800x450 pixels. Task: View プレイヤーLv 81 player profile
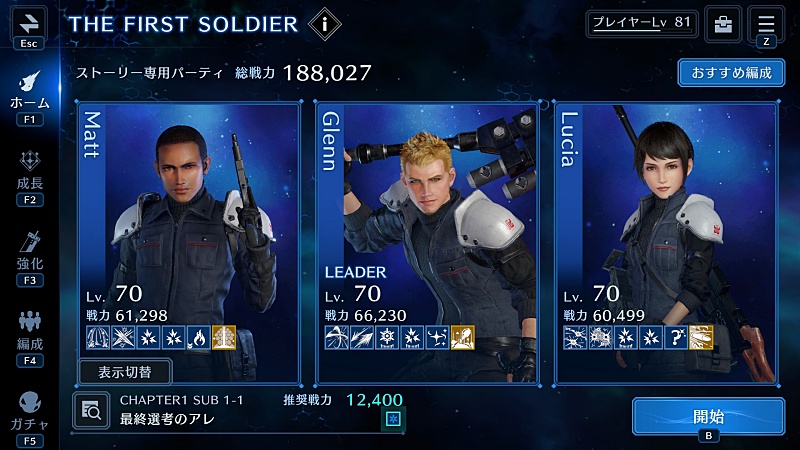point(641,23)
